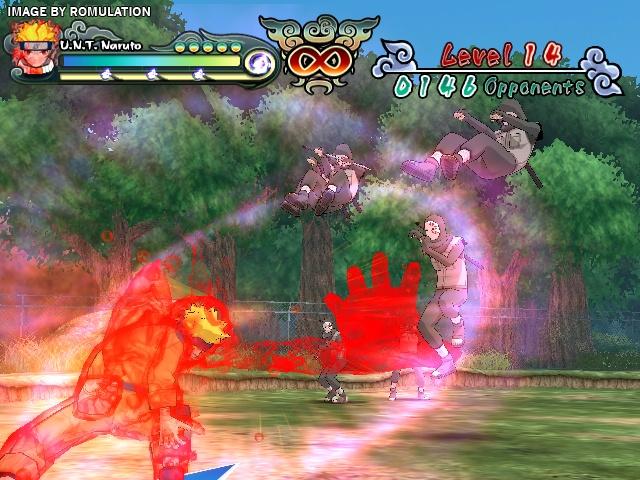Click the Naruto character portrait

pyautogui.click(x=34, y=57)
